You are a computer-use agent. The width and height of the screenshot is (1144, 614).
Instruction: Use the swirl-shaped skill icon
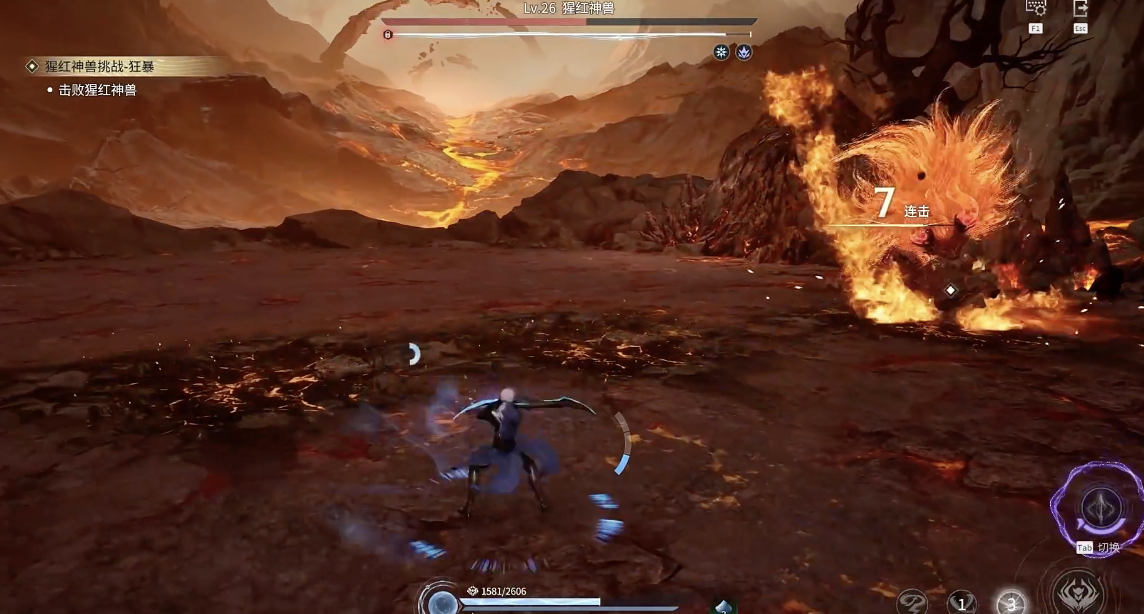[910, 602]
